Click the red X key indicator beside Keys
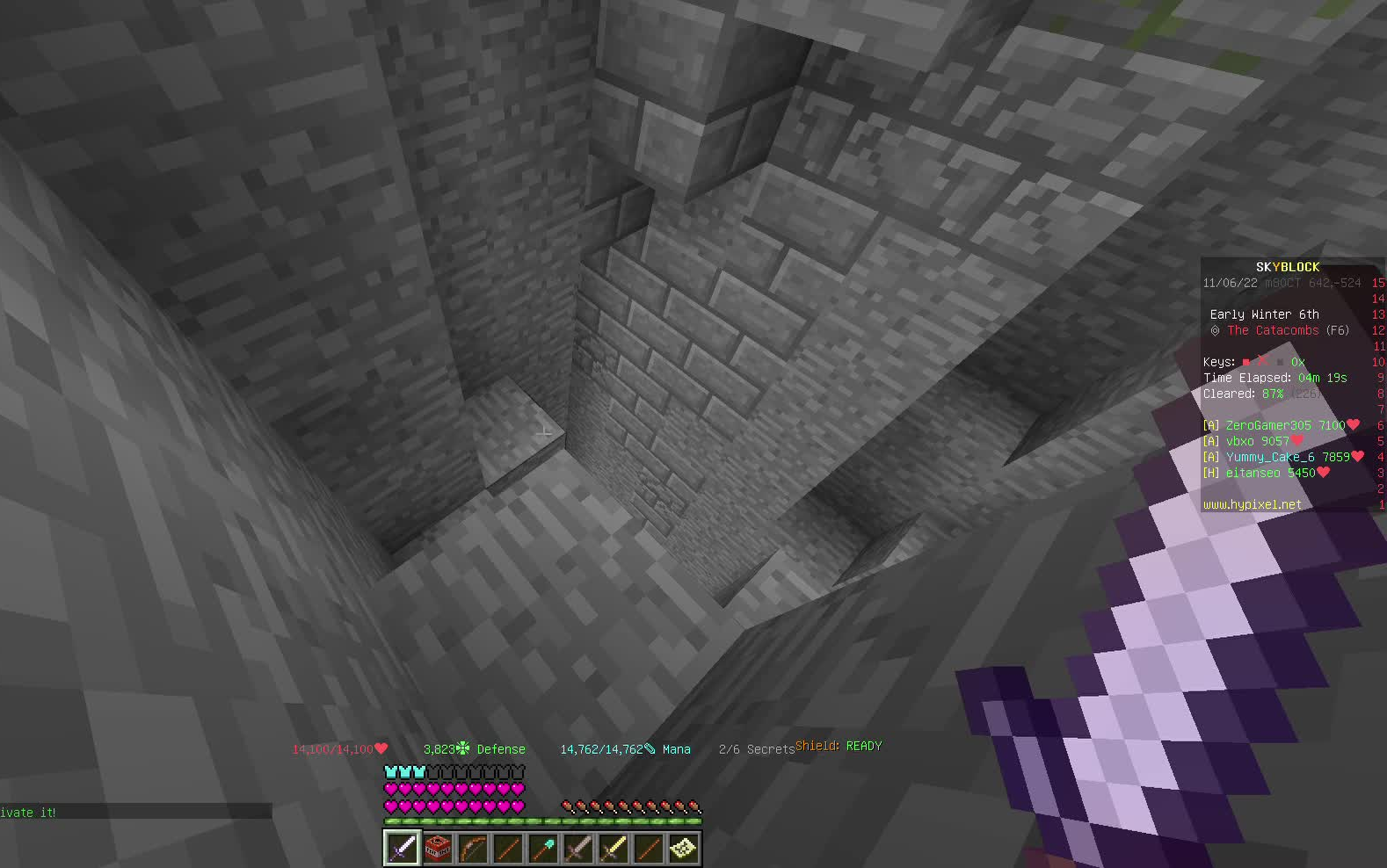 click(1263, 361)
